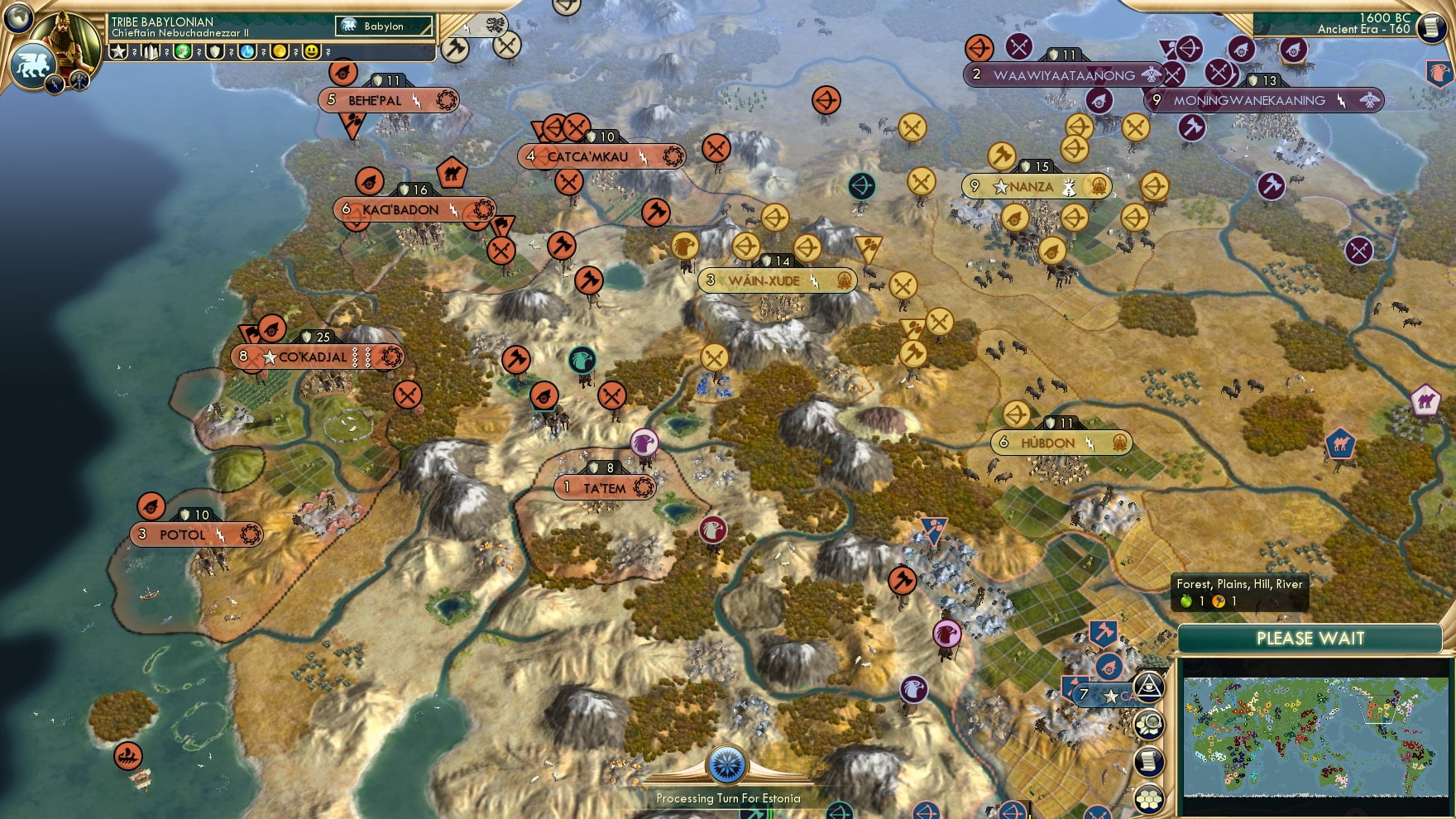
Task: Open the map options magnifier button
Action: pos(1149,725)
